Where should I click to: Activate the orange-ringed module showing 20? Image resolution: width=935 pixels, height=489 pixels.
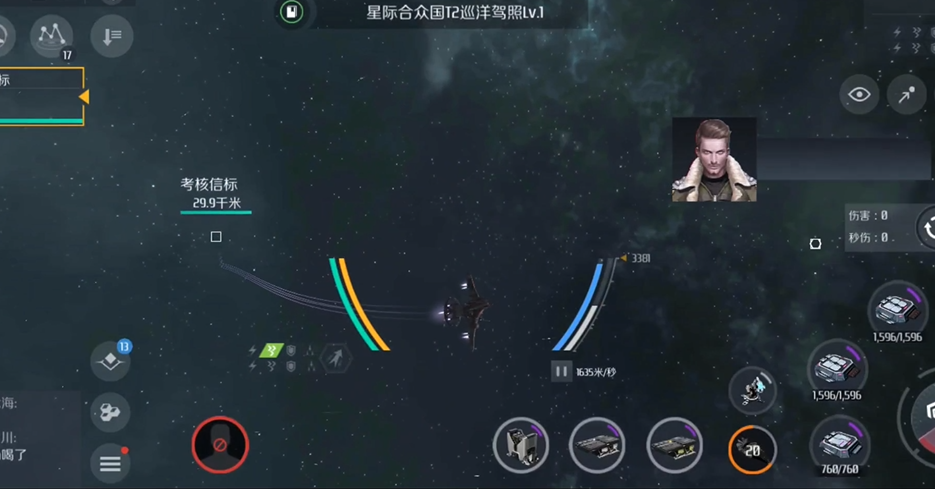752,450
